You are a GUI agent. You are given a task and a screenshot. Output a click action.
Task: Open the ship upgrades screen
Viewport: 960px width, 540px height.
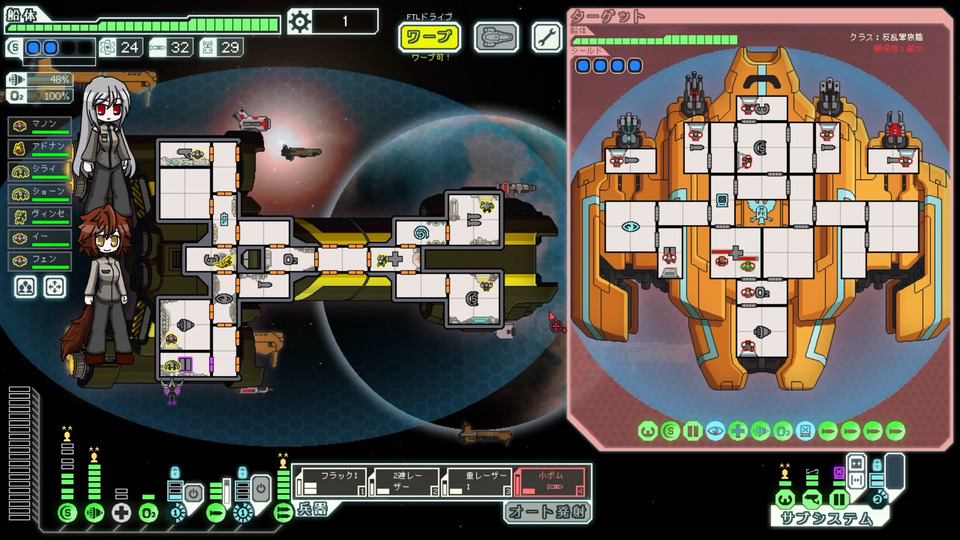point(496,37)
